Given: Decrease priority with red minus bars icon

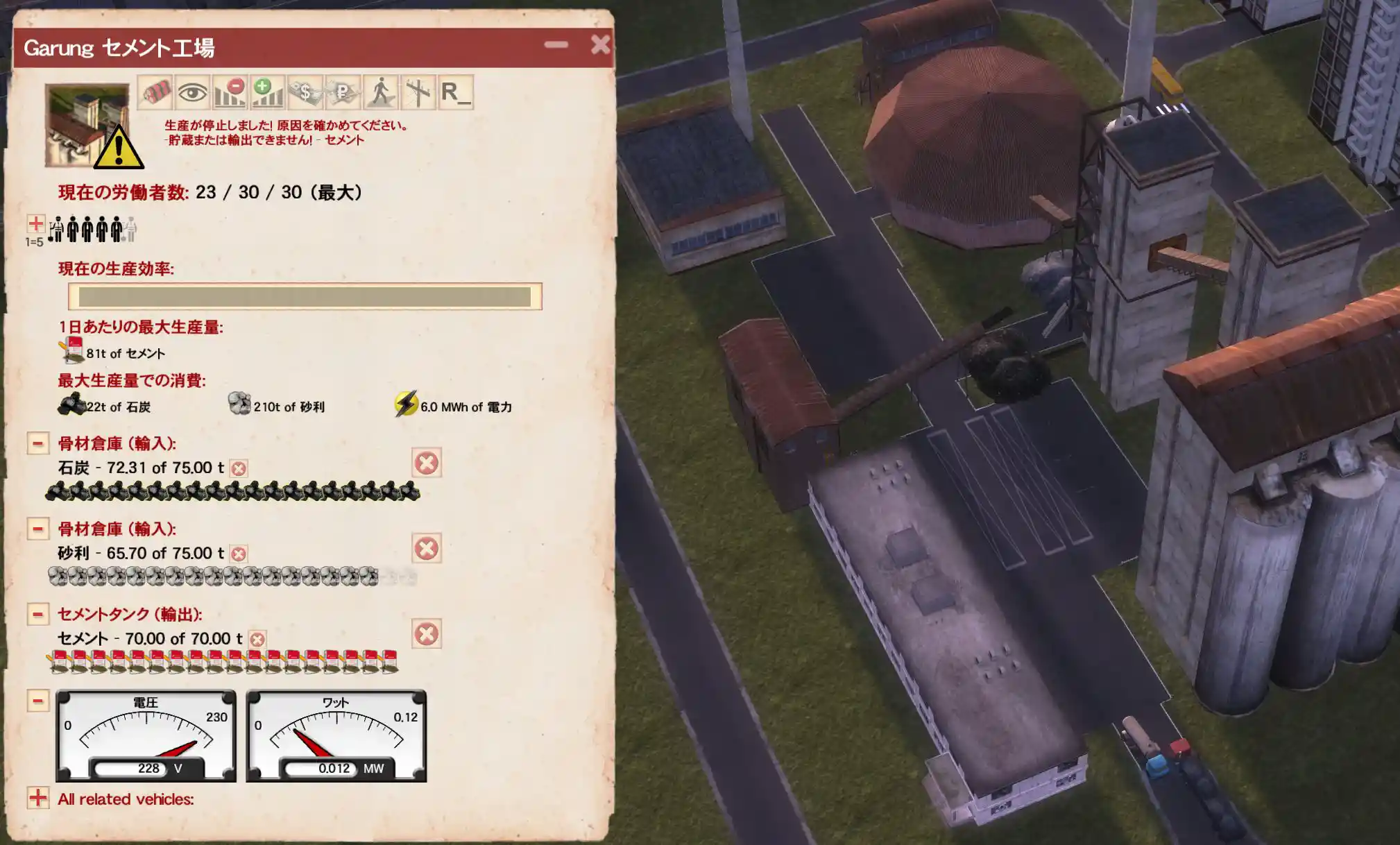Looking at the screenshot, I should click(230, 92).
